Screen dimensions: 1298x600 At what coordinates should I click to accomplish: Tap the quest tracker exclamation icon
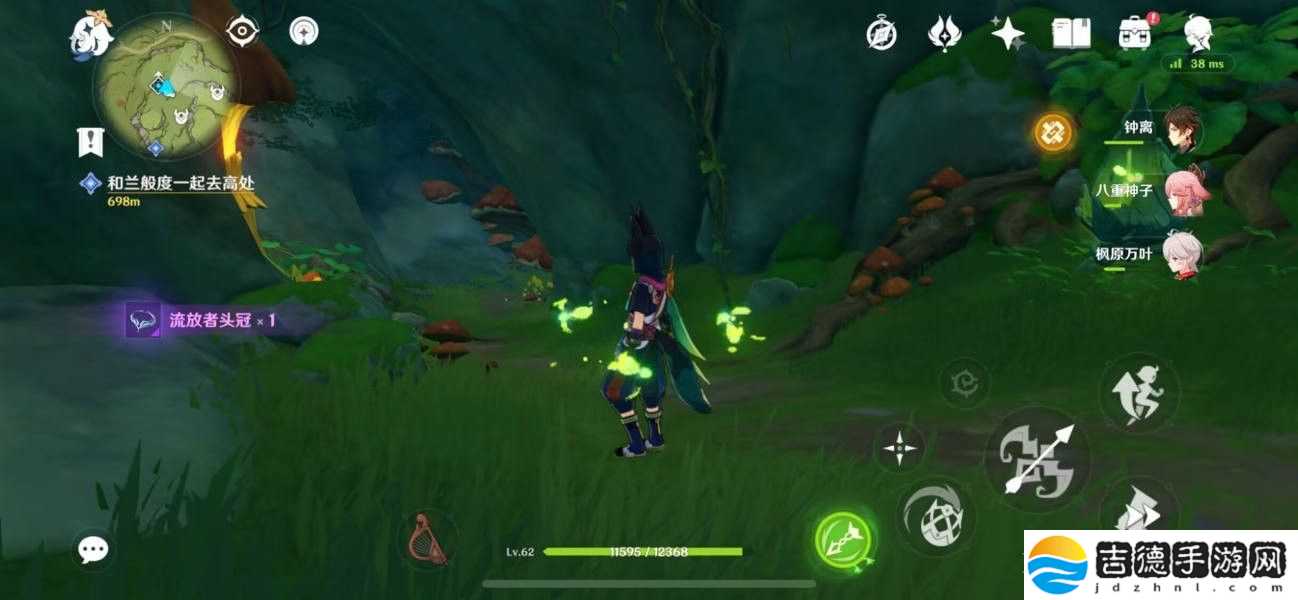tap(91, 142)
